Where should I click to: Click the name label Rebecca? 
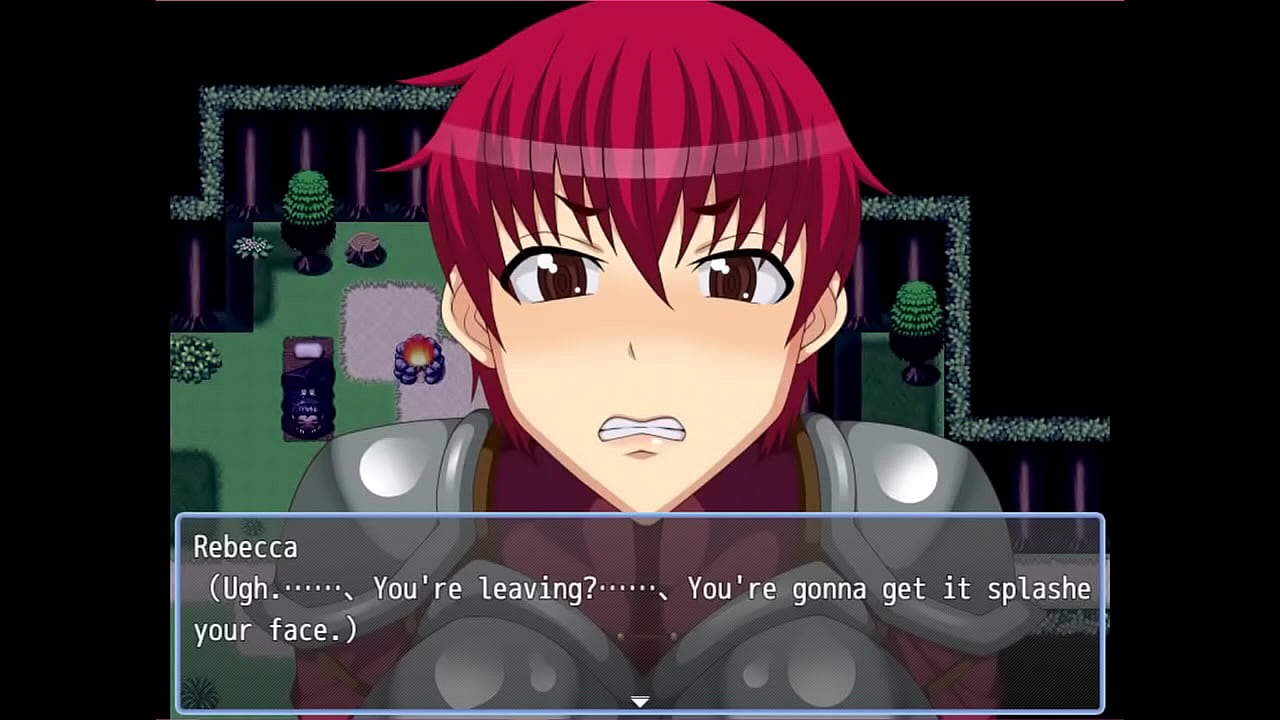coord(247,548)
